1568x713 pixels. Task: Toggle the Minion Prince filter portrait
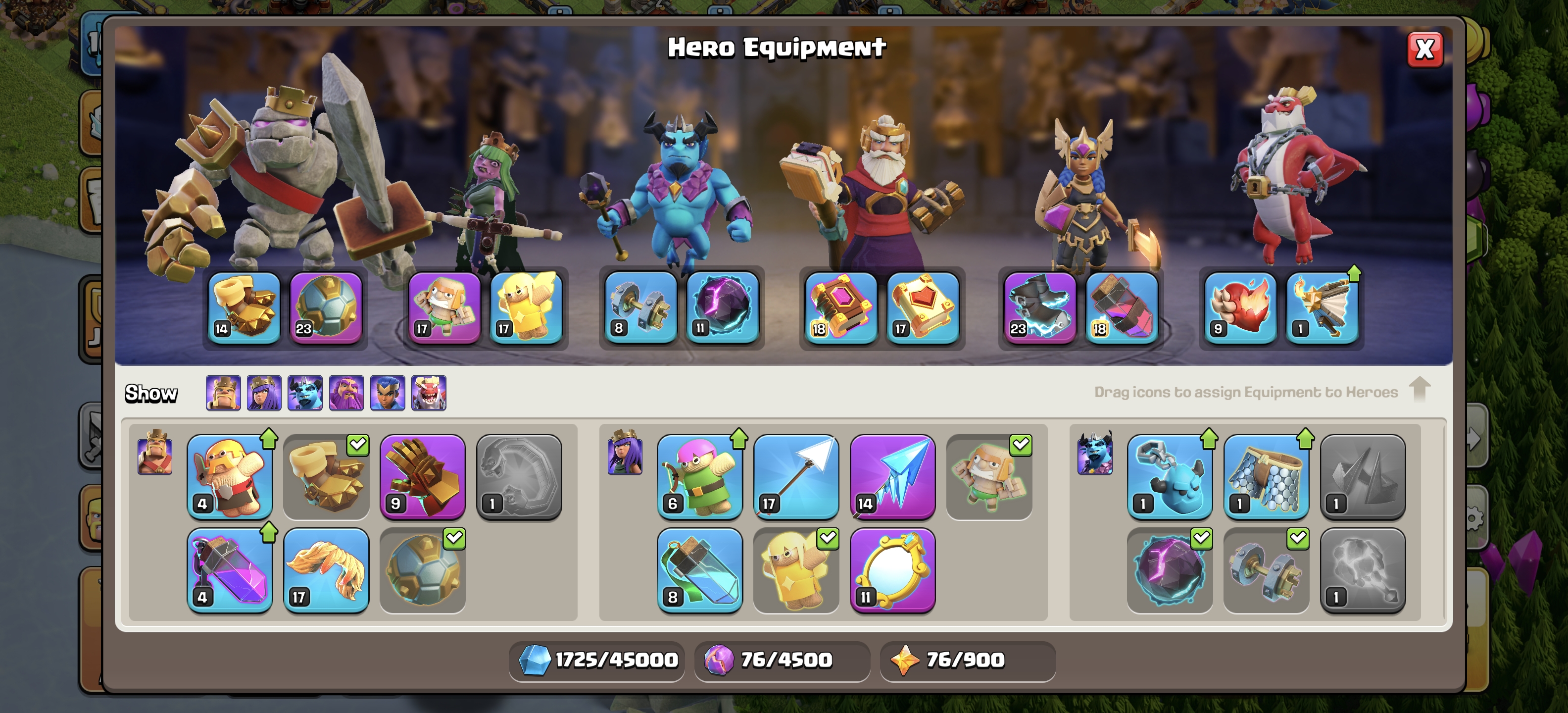coord(305,393)
